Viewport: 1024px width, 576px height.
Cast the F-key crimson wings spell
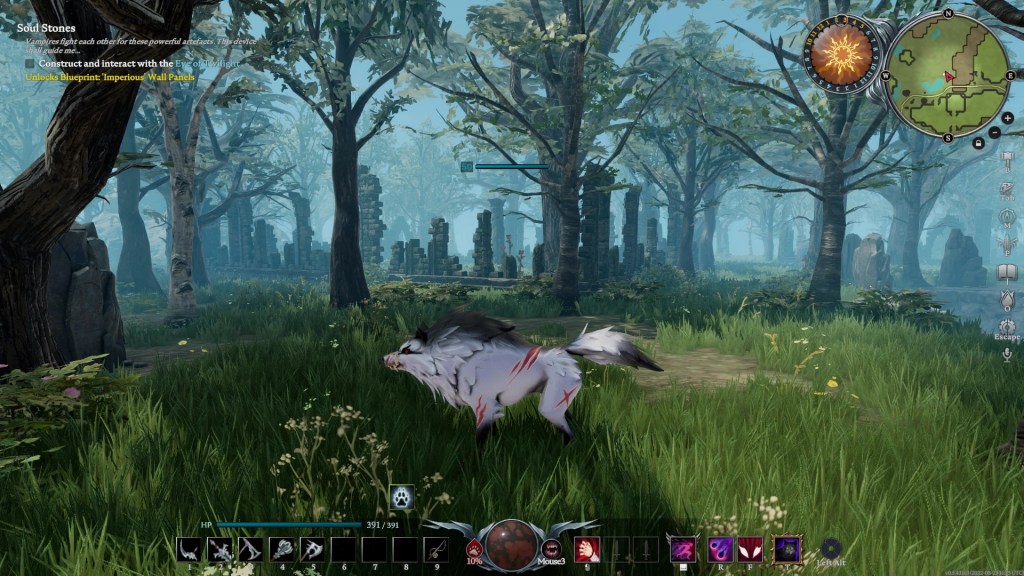(x=750, y=548)
